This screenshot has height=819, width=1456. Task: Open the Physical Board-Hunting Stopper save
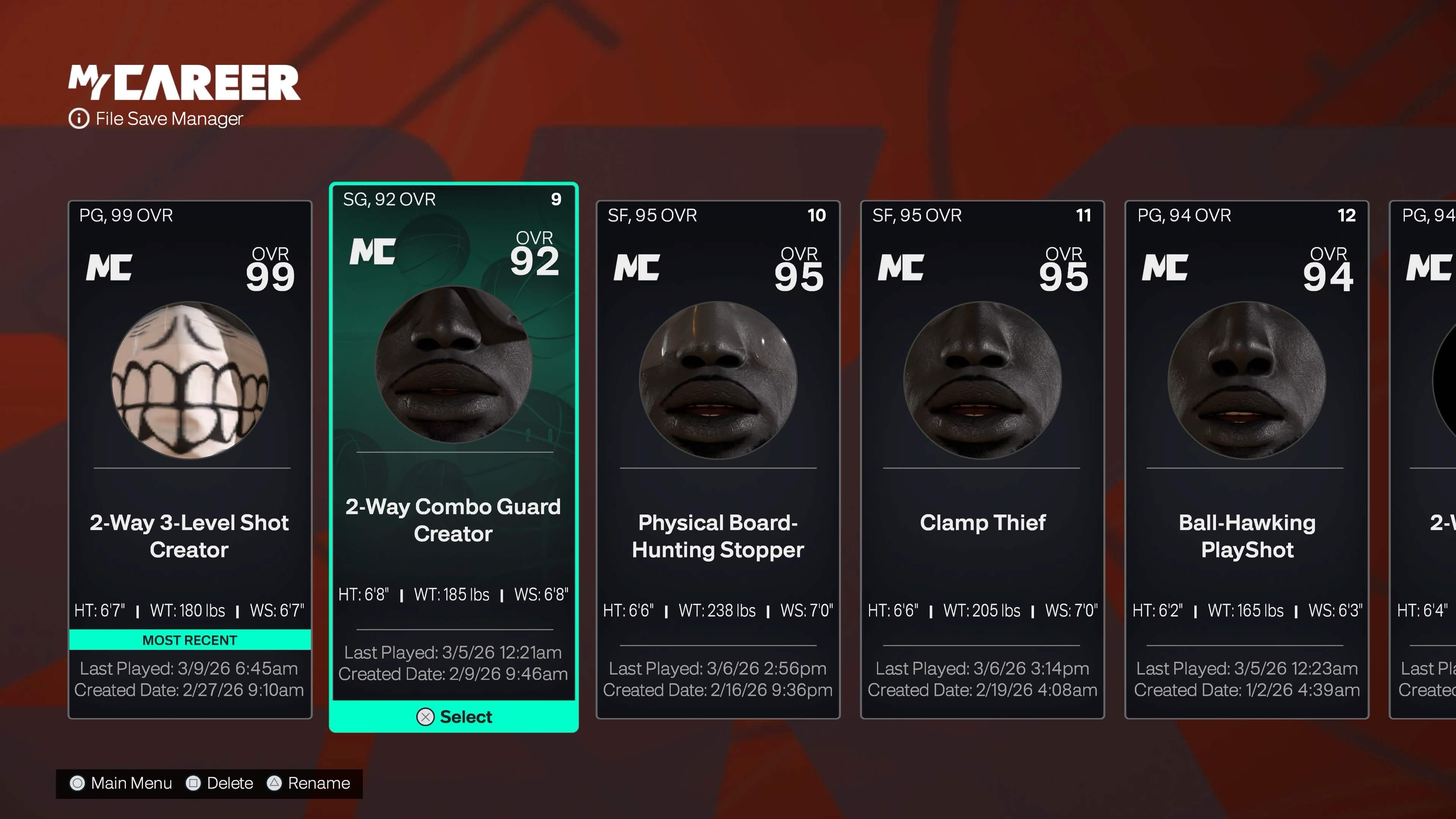[x=718, y=459]
